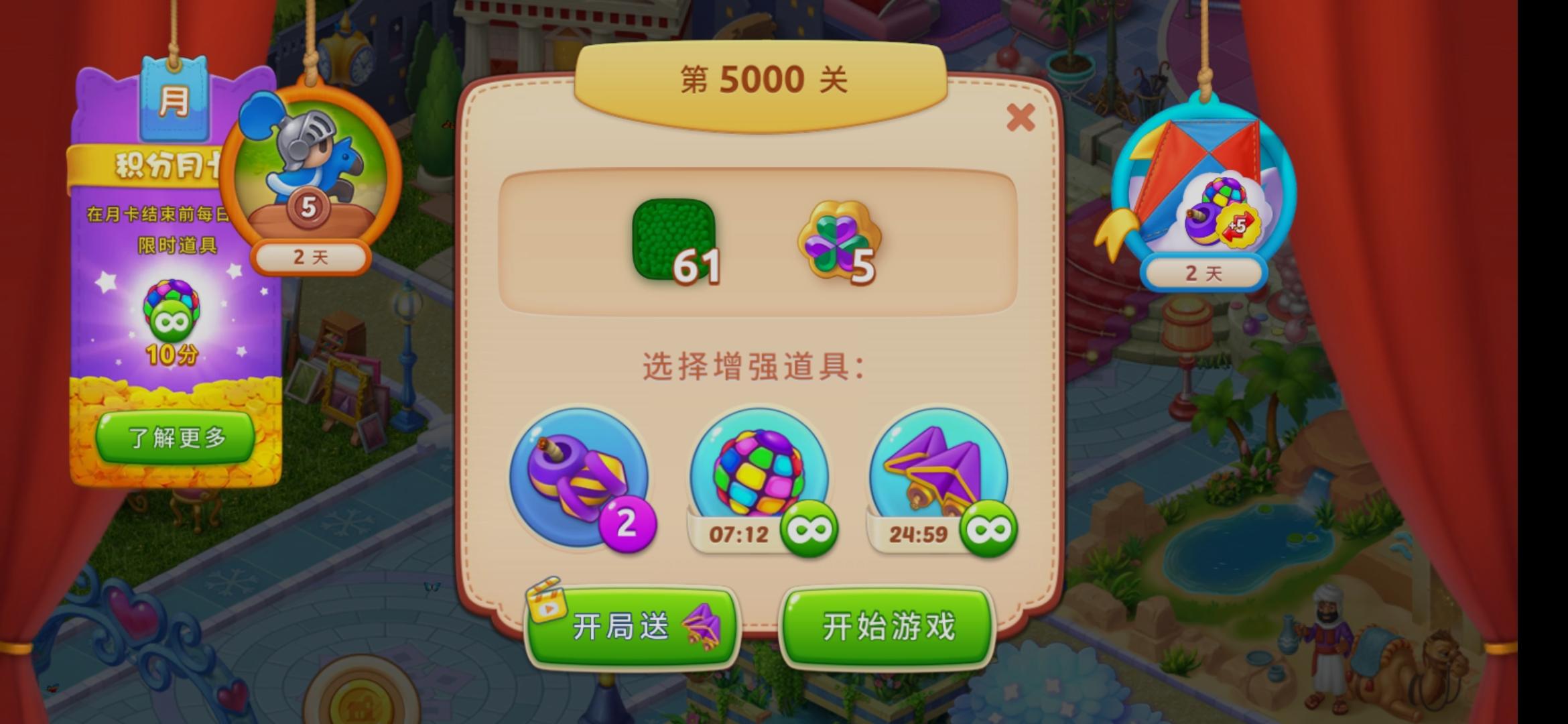Open the kite event pendant on the right

click(1206, 181)
